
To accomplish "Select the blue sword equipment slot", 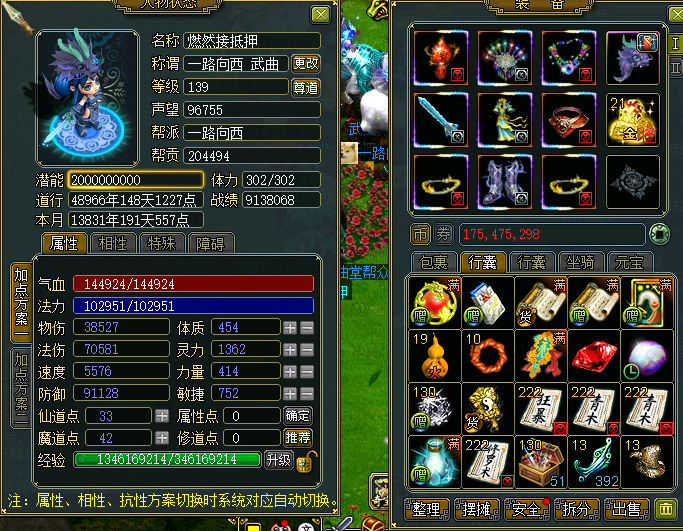I will [x=439, y=119].
